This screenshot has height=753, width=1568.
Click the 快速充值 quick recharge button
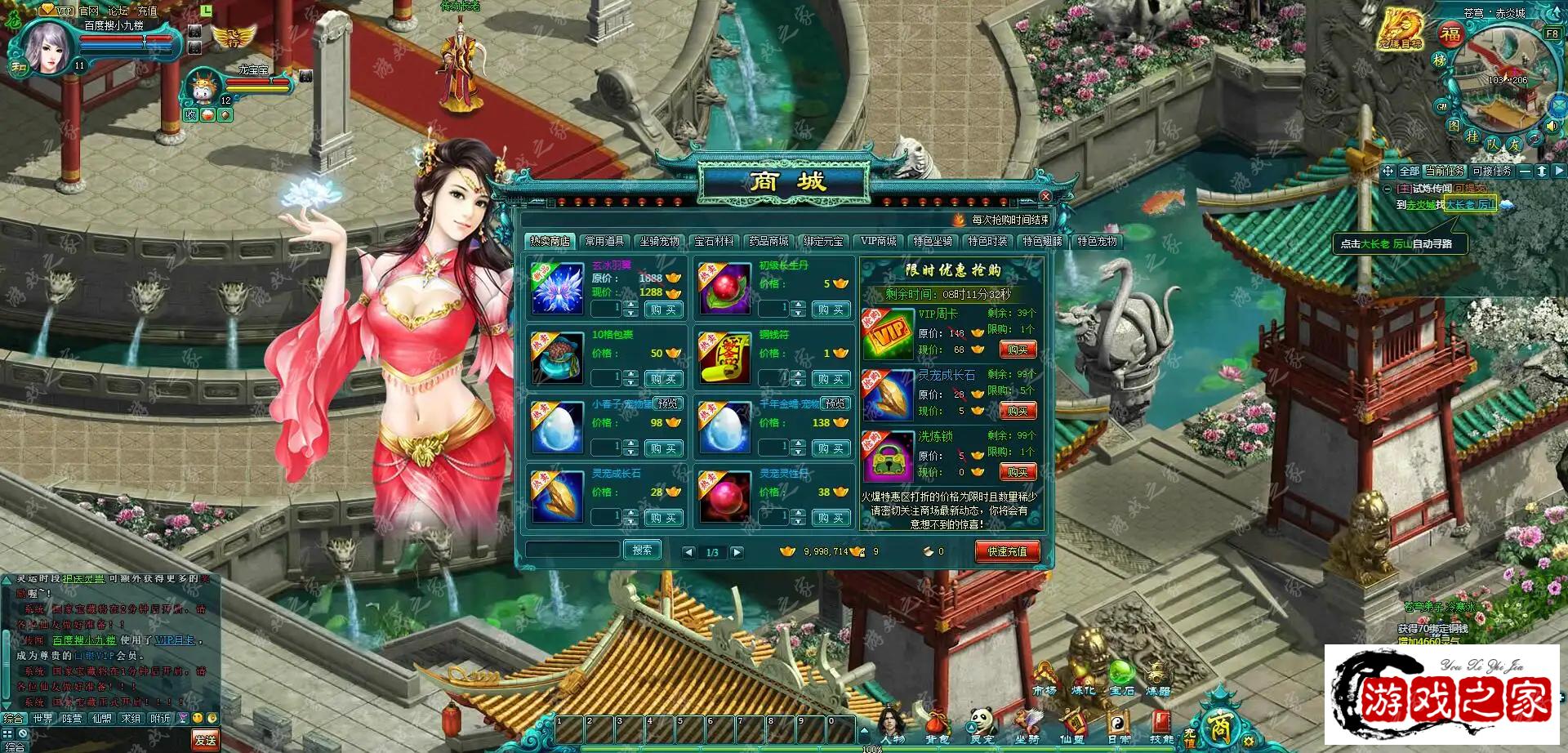click(1009, 550)
